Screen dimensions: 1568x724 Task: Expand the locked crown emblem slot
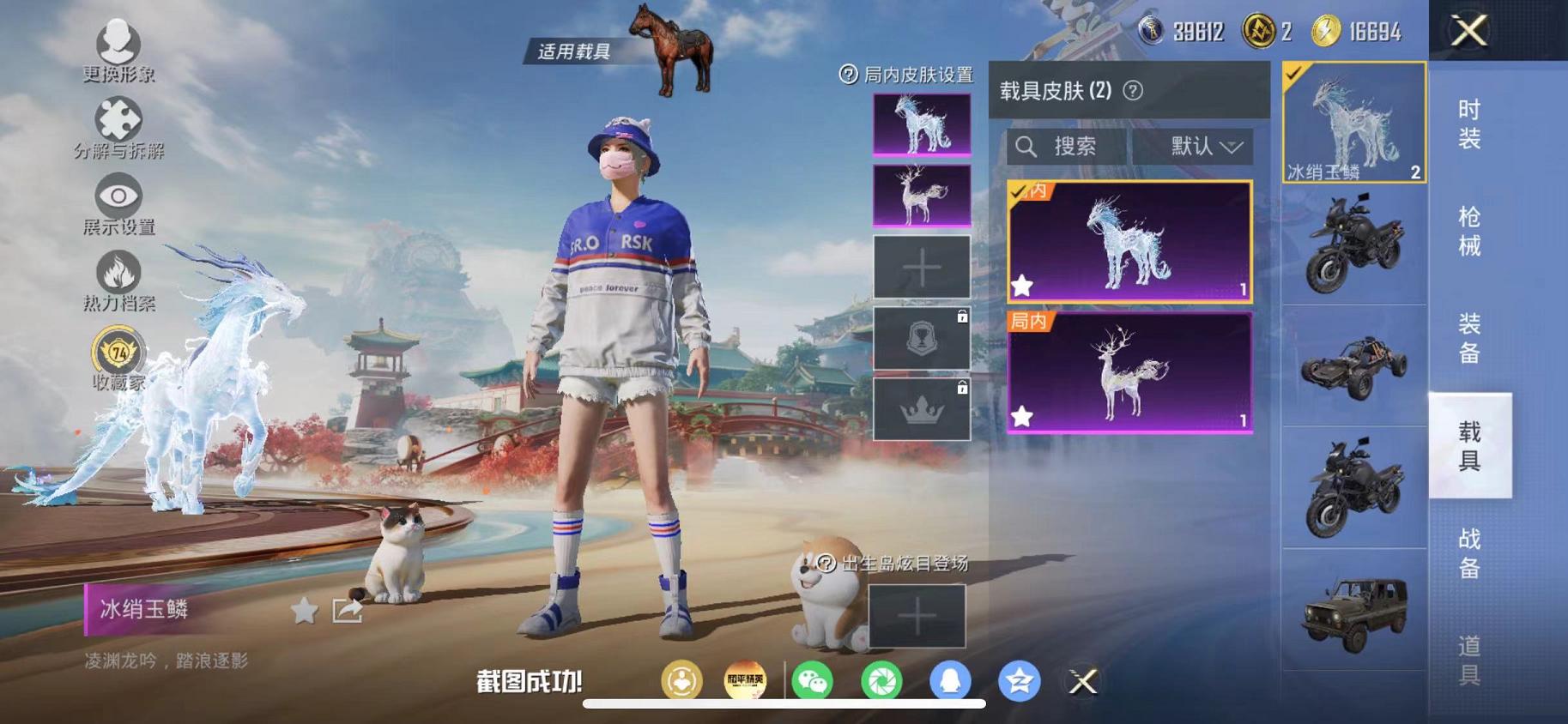(921, 407)
